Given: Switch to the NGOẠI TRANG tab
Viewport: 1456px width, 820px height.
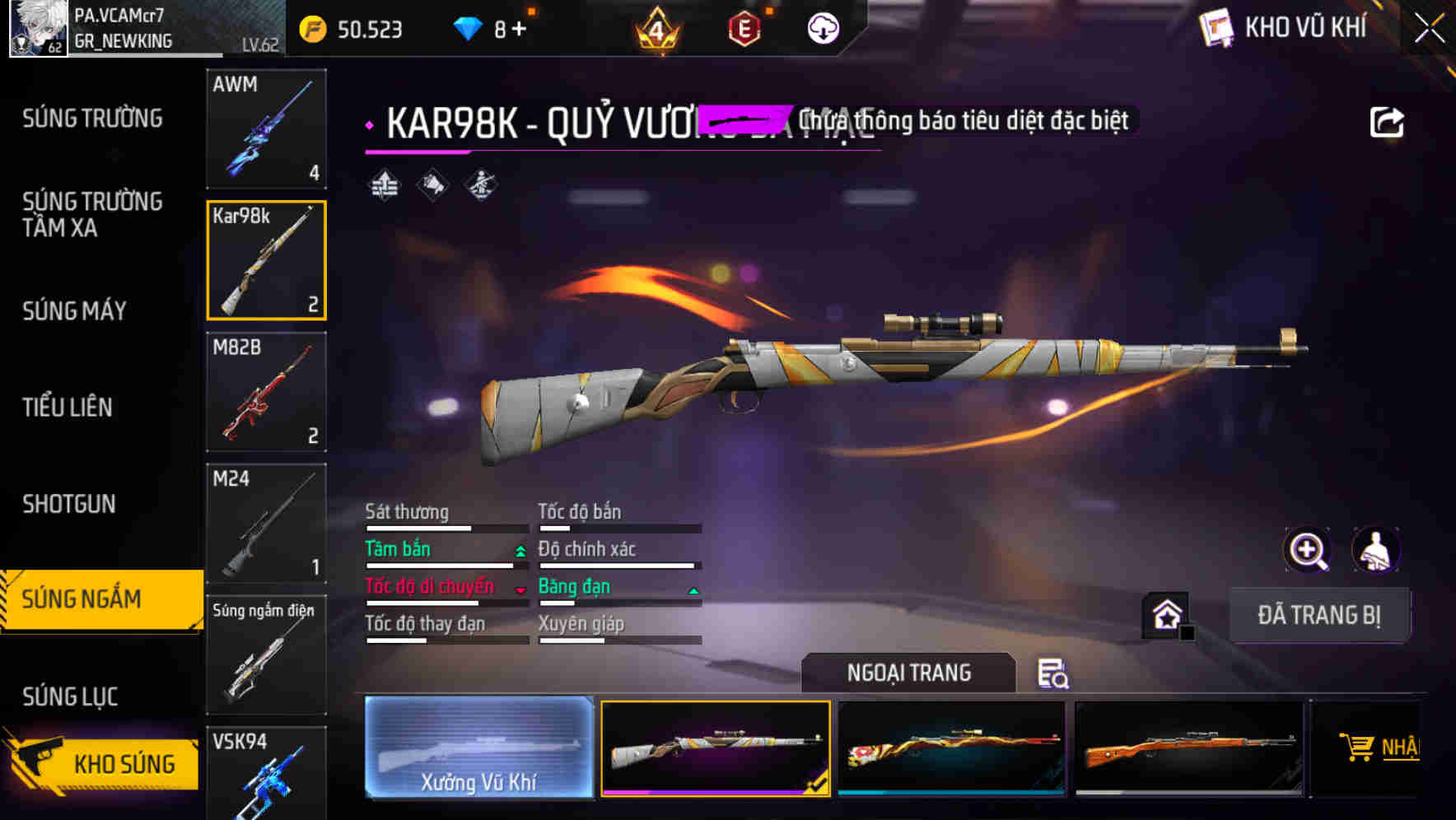Looking at the screenshot, I should [908, 673].
